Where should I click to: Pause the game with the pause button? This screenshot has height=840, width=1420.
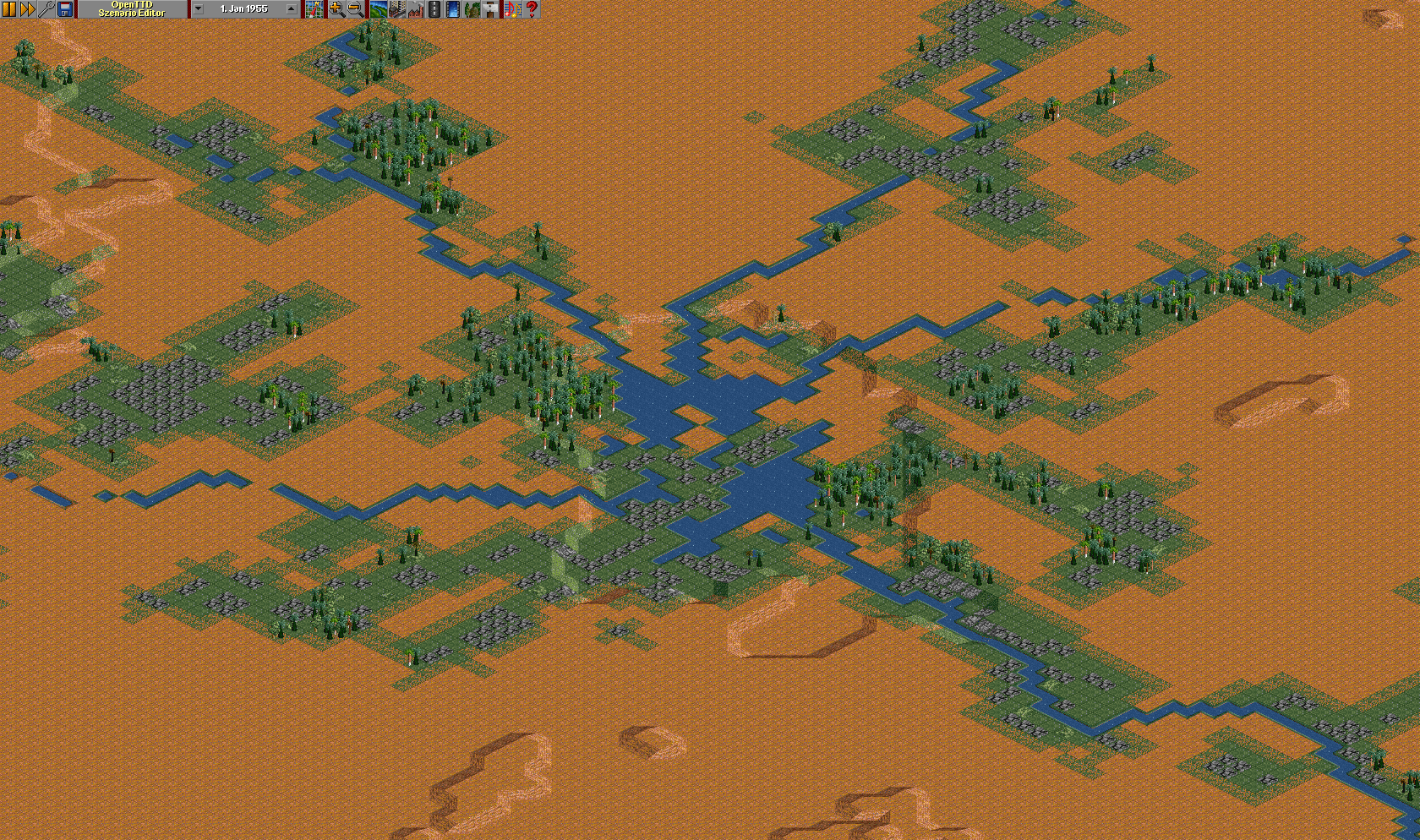(9, 9)
